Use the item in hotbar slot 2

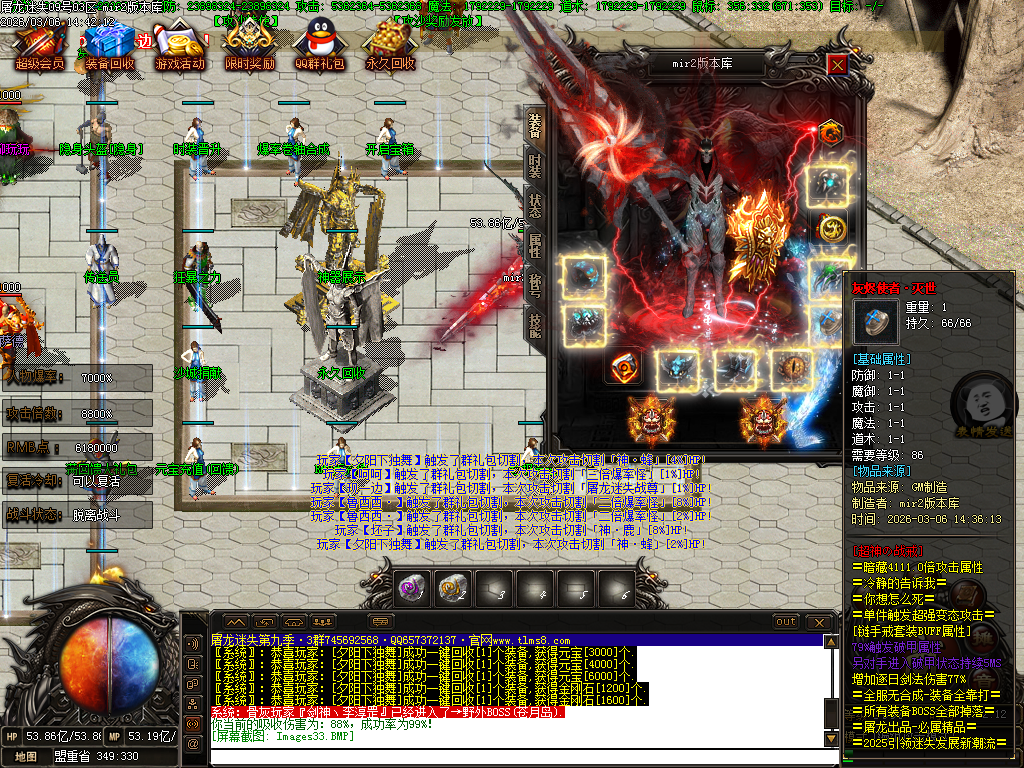(453, 588)
